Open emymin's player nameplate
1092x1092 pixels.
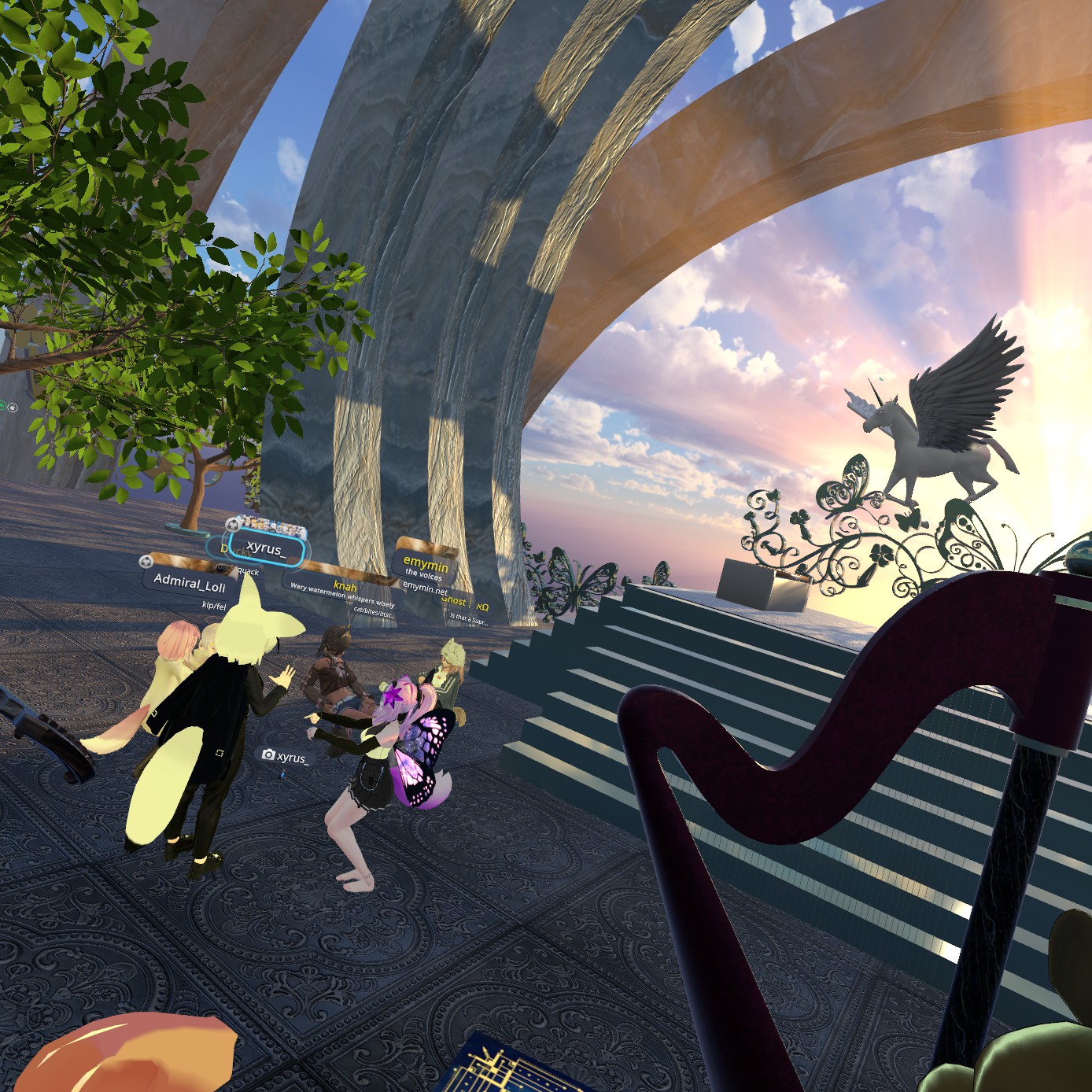[x=426, y=563]
